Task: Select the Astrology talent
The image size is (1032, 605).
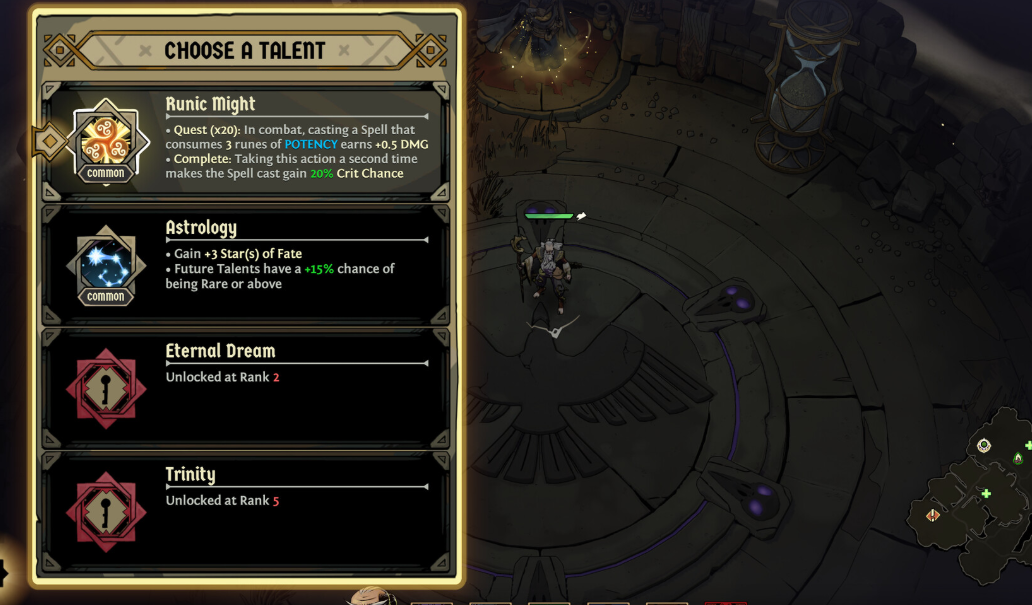Action: 245,265
